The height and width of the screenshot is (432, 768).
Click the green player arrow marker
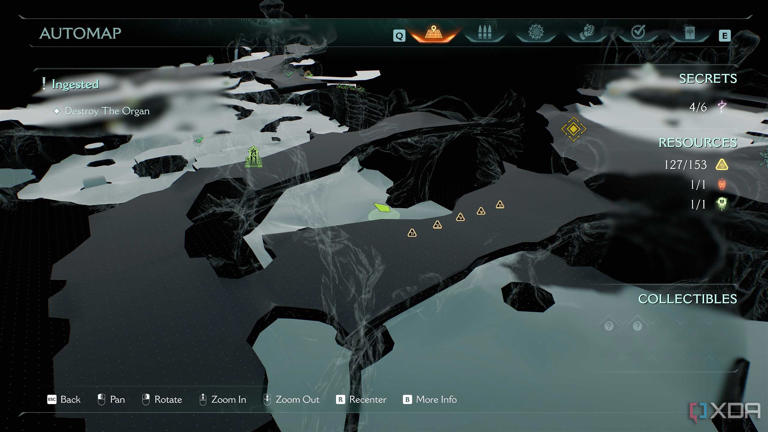pyautogui.click(x=381, y=209)
